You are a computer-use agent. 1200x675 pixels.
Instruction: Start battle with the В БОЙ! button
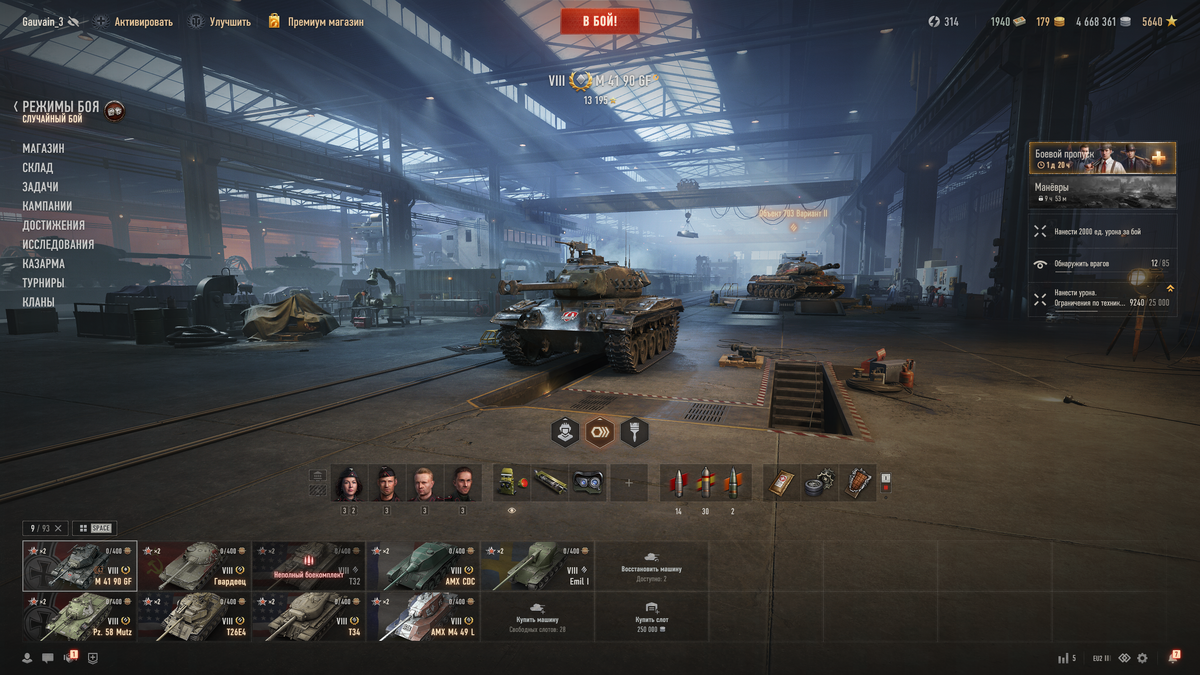(599, 21)
